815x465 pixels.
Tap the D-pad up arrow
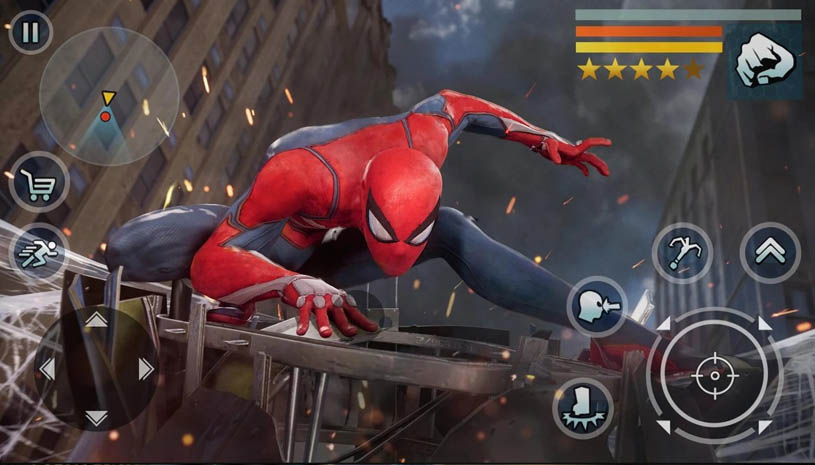coord(96,320)
